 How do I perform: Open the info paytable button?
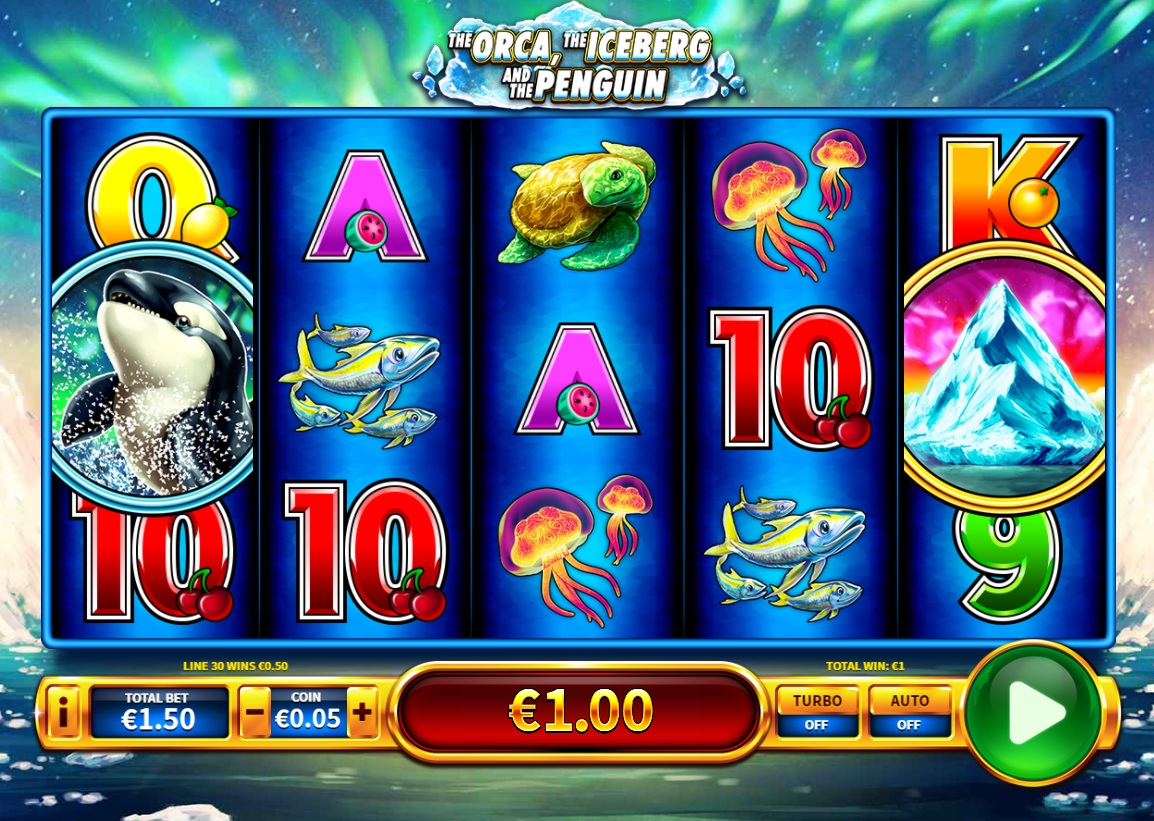[63, 713]
